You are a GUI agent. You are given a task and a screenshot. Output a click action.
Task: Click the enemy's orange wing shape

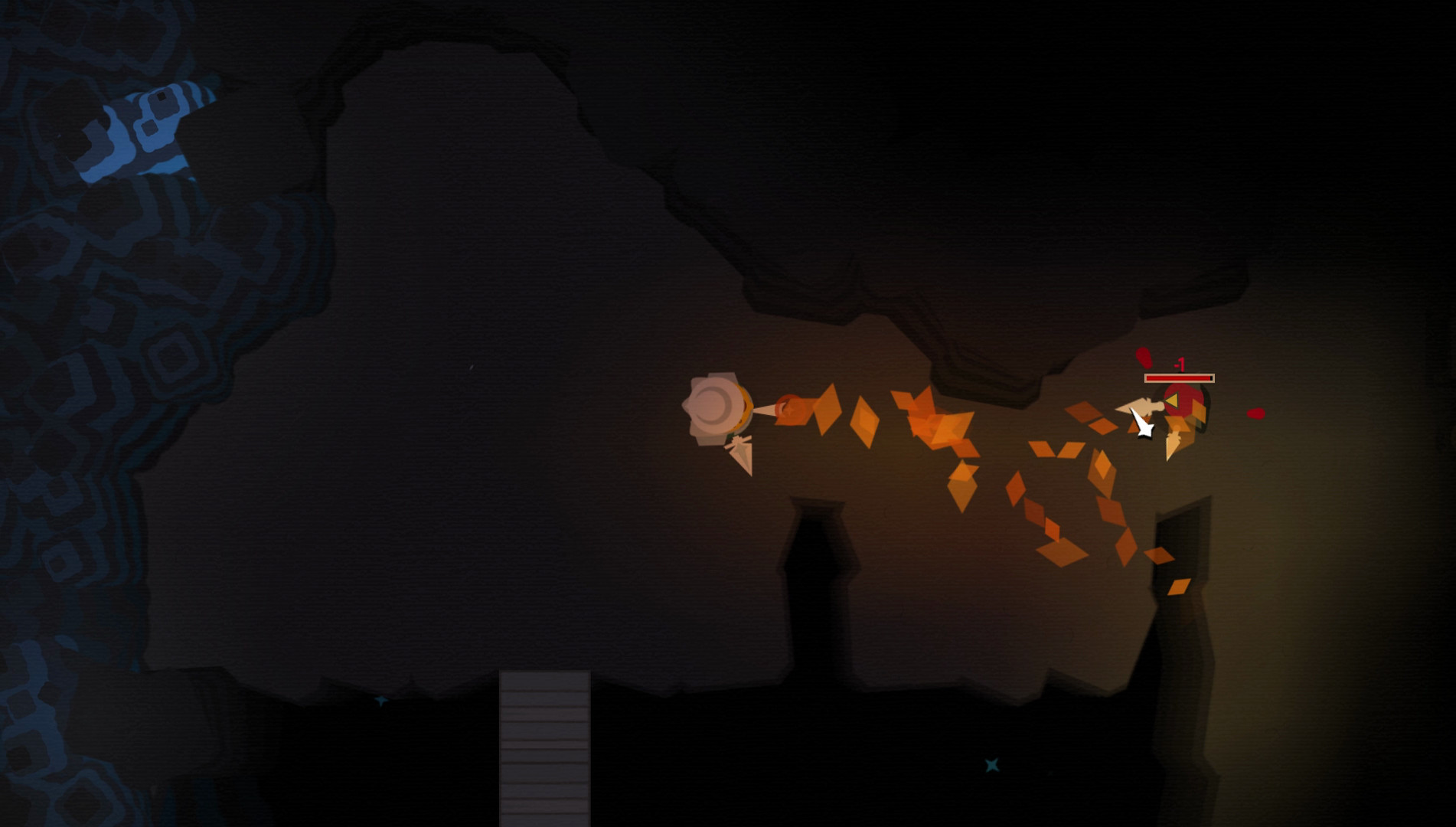coord(1198,410)
